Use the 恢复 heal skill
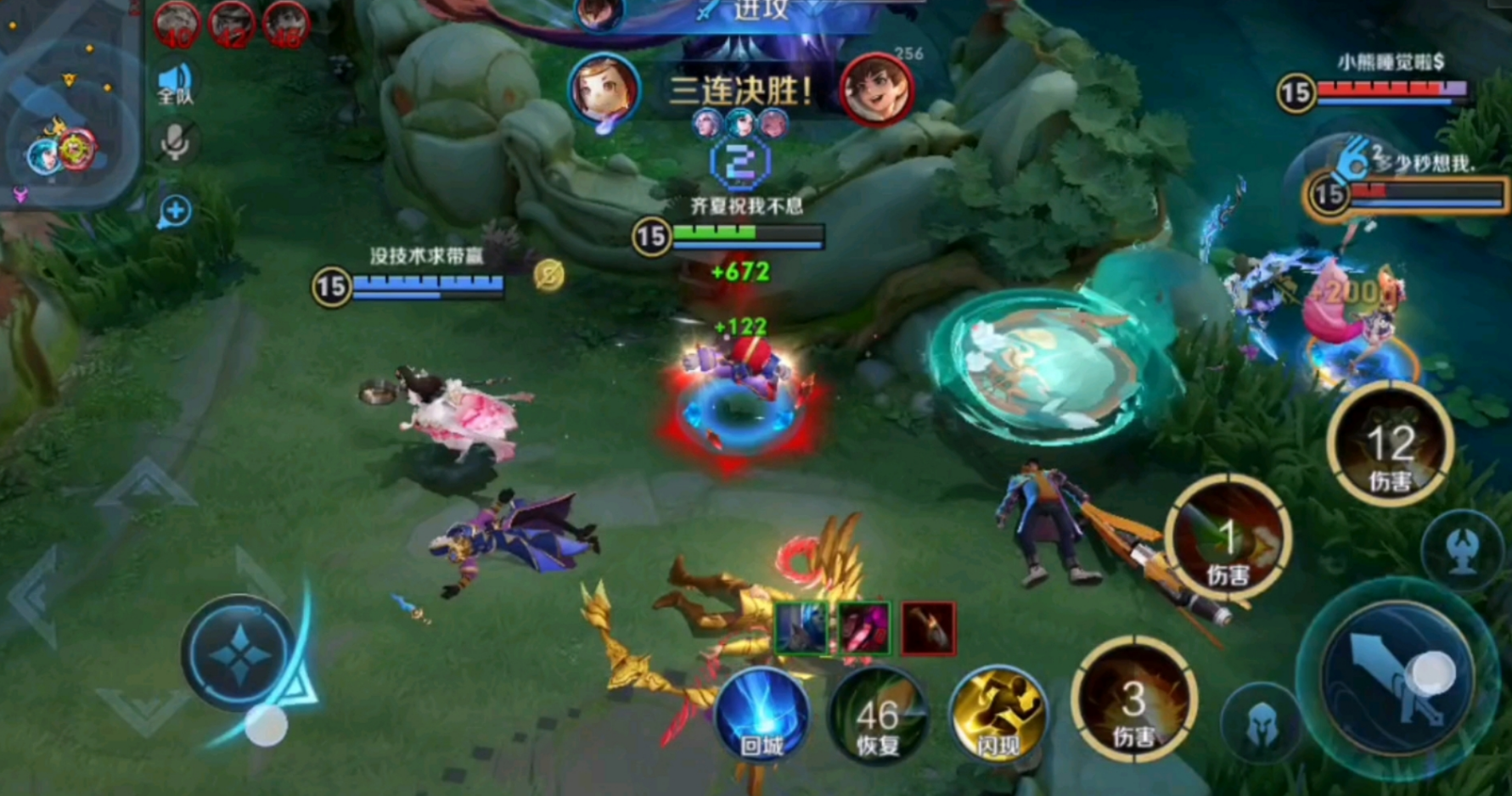This screenshot has height=796, width=1512. point(878,715)
